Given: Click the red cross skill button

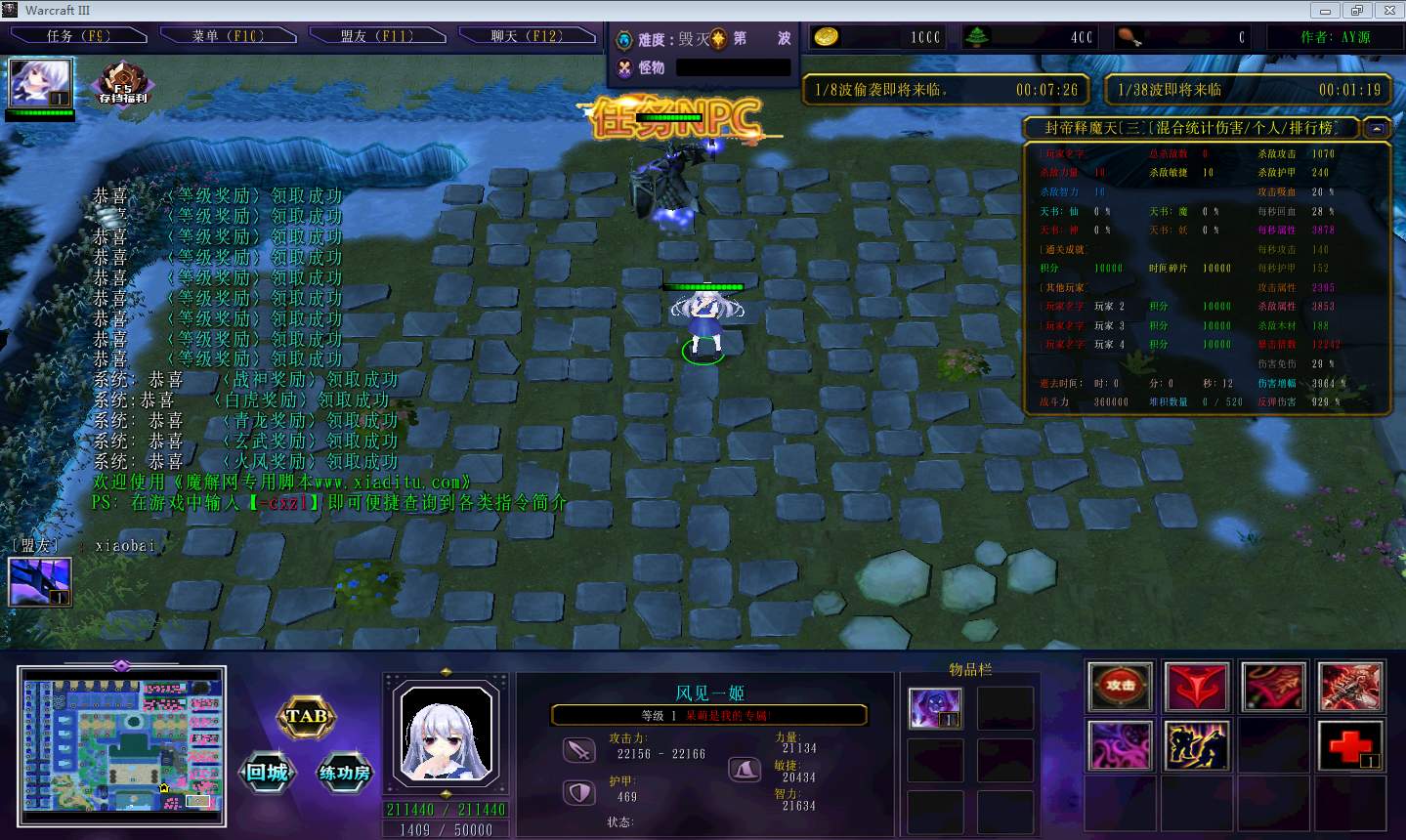Looking at the screenshot, I should (1349, 745).
